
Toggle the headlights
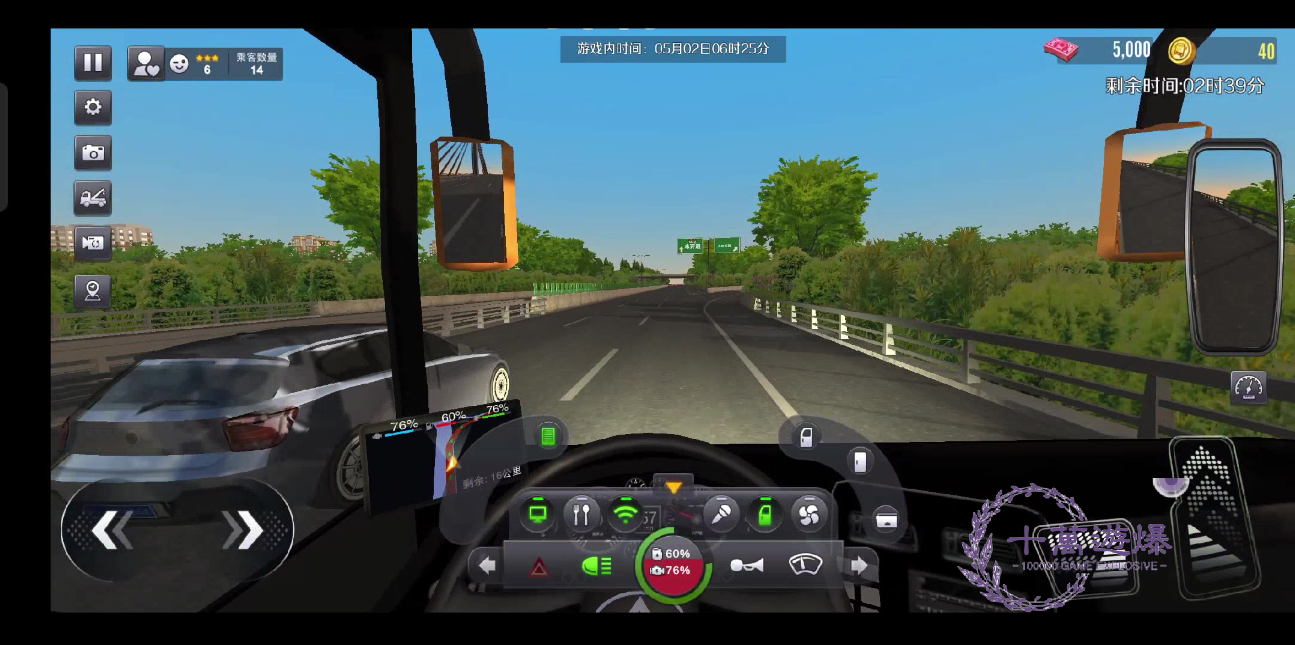[x=597, y=567]
